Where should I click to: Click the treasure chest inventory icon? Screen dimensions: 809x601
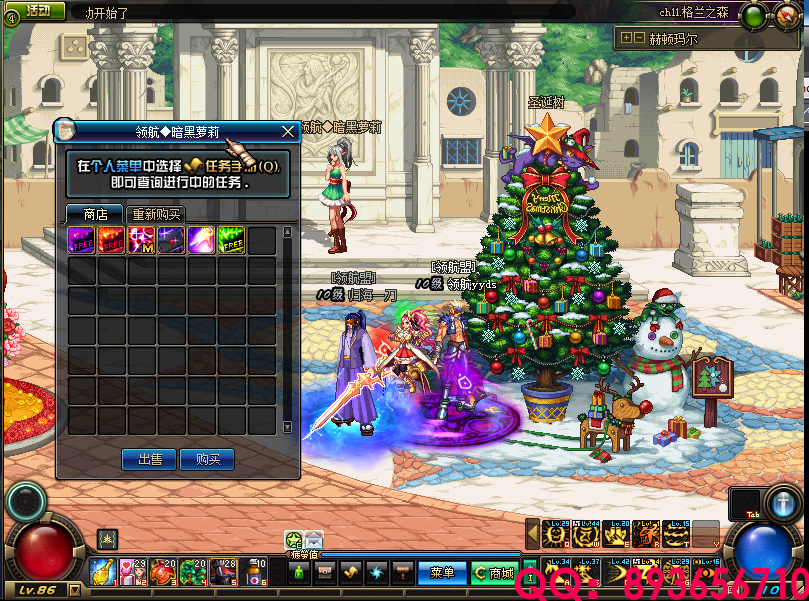324,573
